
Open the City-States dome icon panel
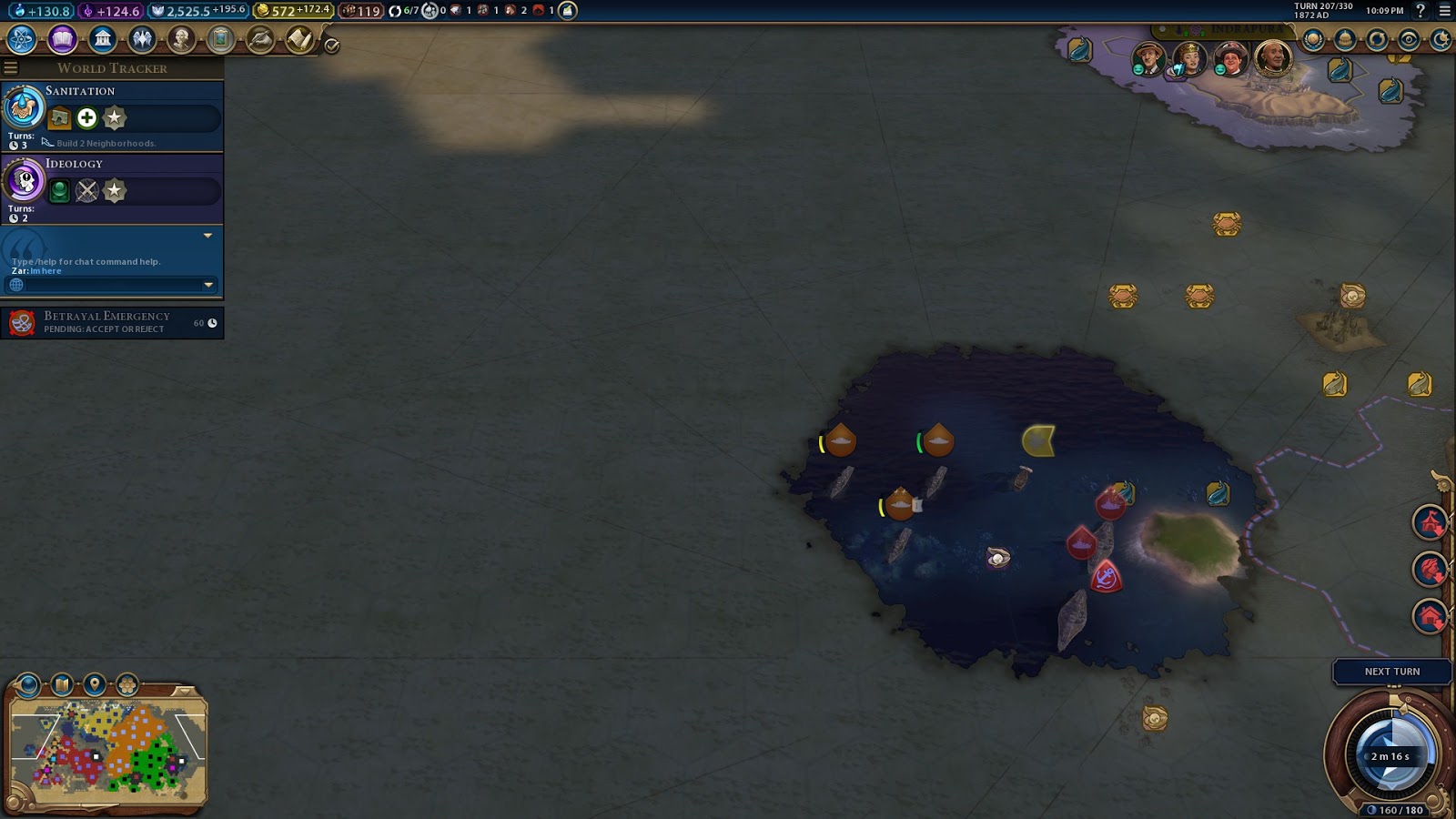coord(1345,39)
